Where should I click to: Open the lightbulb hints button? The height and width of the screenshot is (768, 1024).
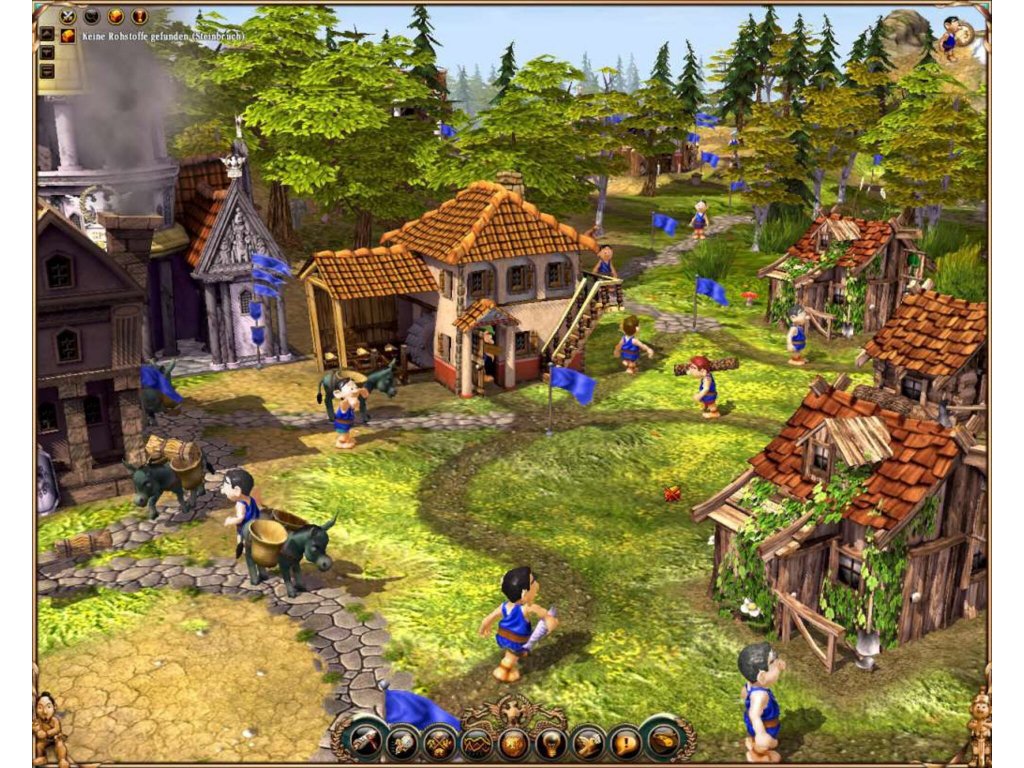click(x=550, y=742)
